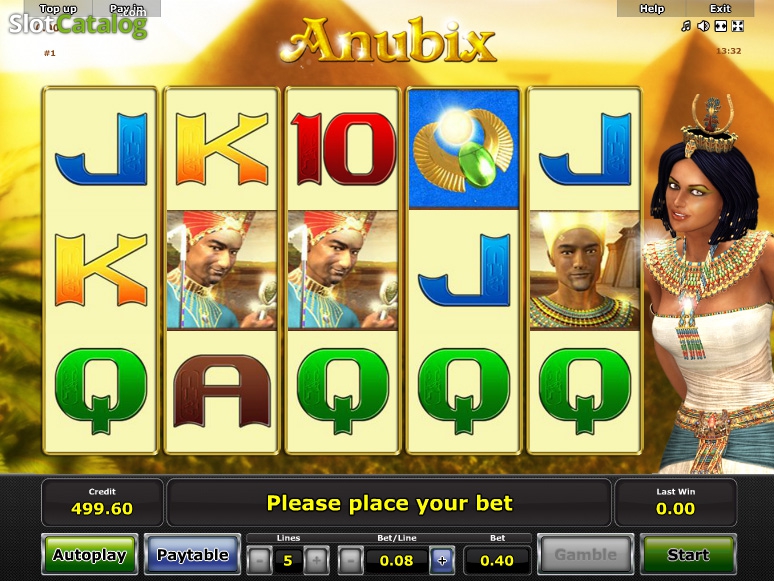The height and width of the screenshot is (581, 774).
Task: Mute sound with the speaker icon
Action: click(x=703, y=26)
